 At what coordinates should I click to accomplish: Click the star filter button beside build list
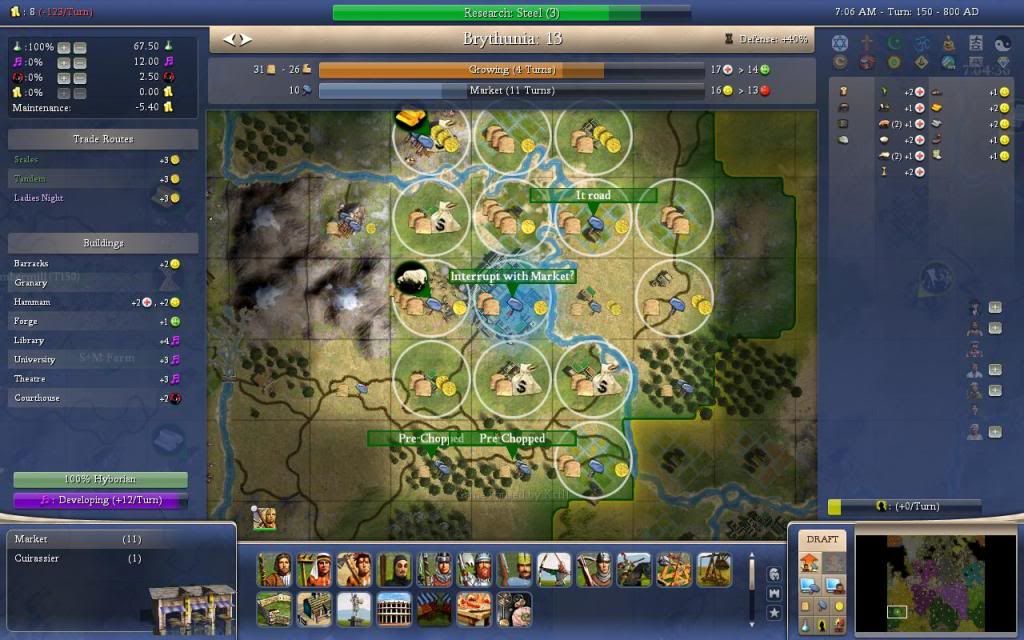[774, 612]
